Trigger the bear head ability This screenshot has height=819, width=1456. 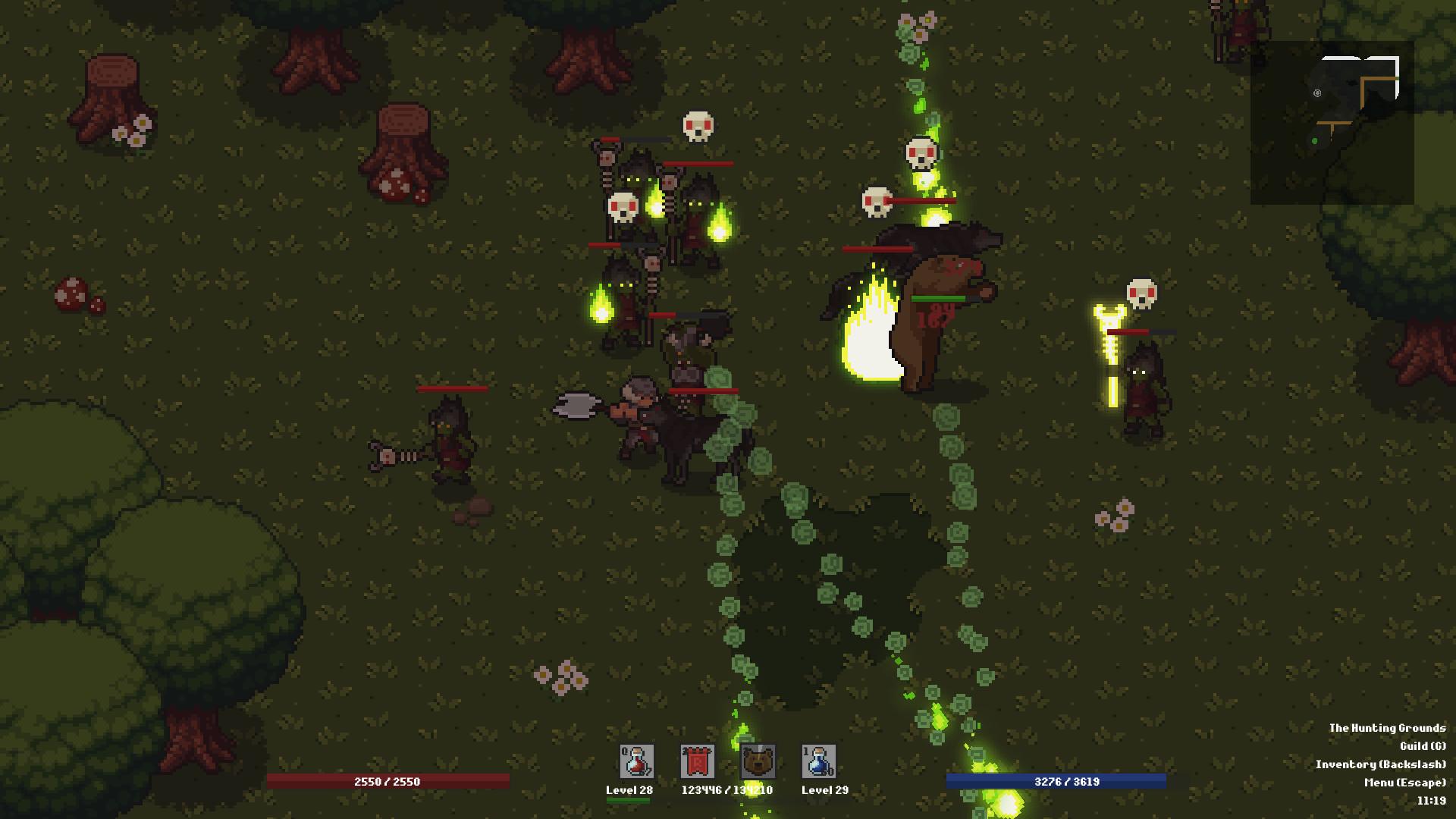pyautogui.click(x=758, y=761)
